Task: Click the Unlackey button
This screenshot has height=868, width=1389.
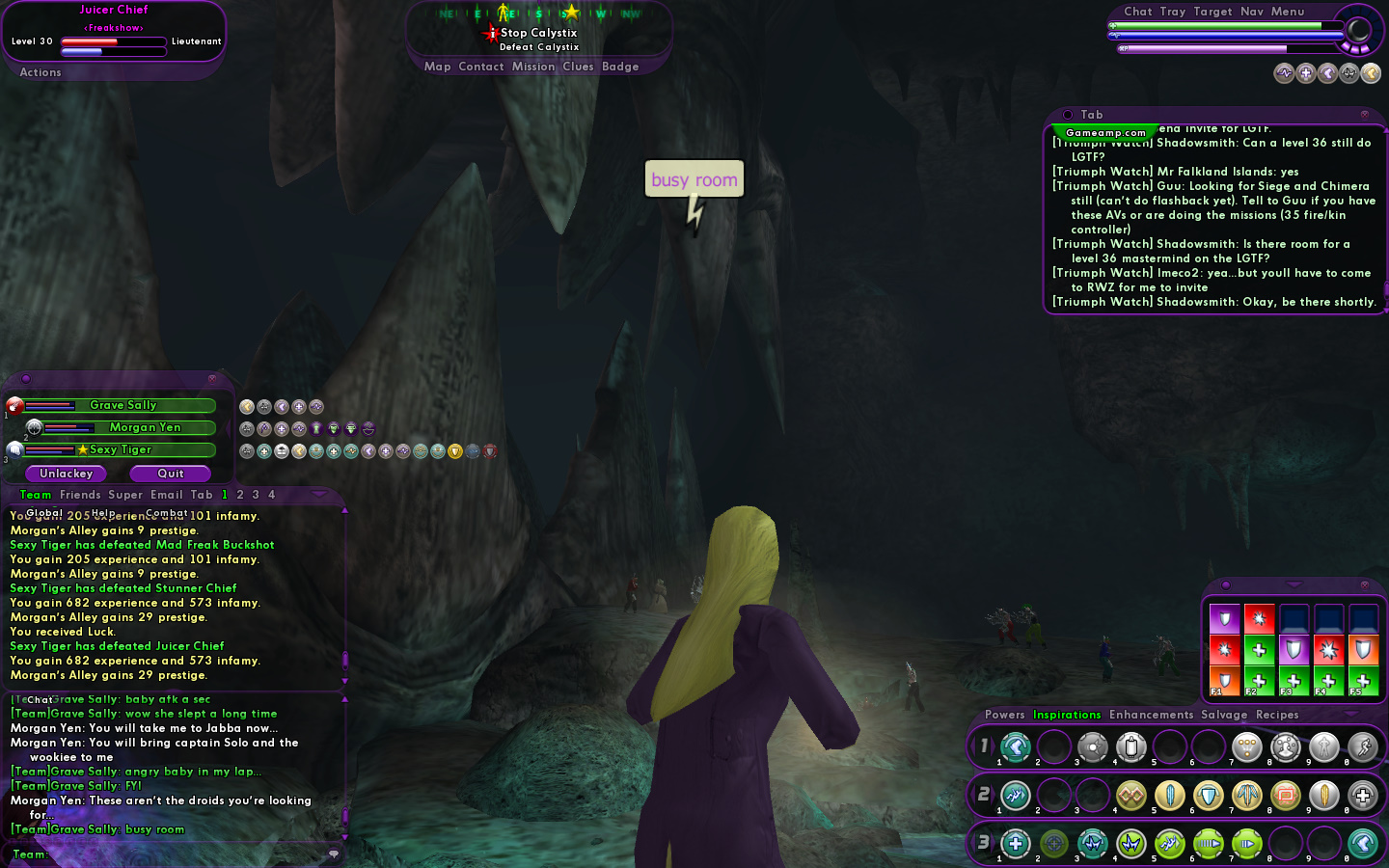Action: coord(66,474)
